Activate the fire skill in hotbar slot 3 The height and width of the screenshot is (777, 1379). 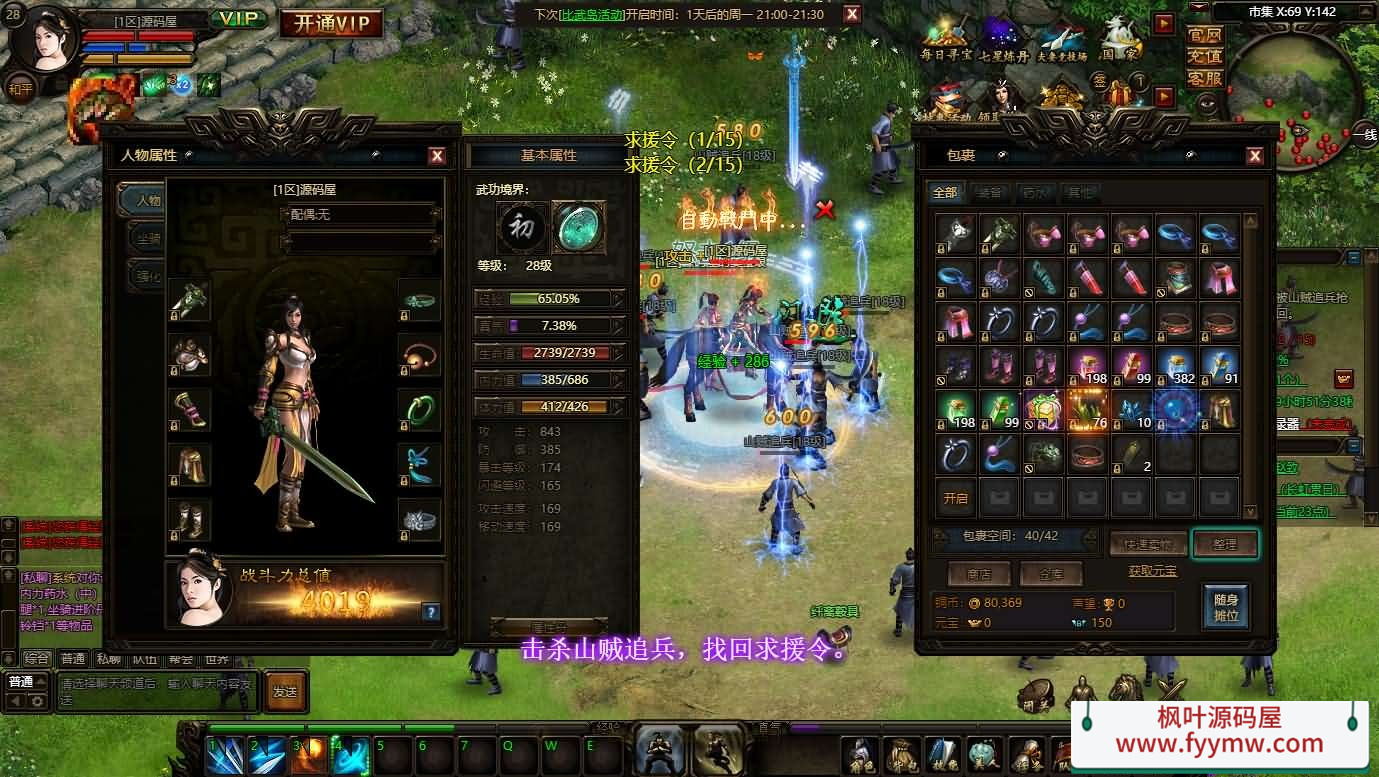pos(310,756)
